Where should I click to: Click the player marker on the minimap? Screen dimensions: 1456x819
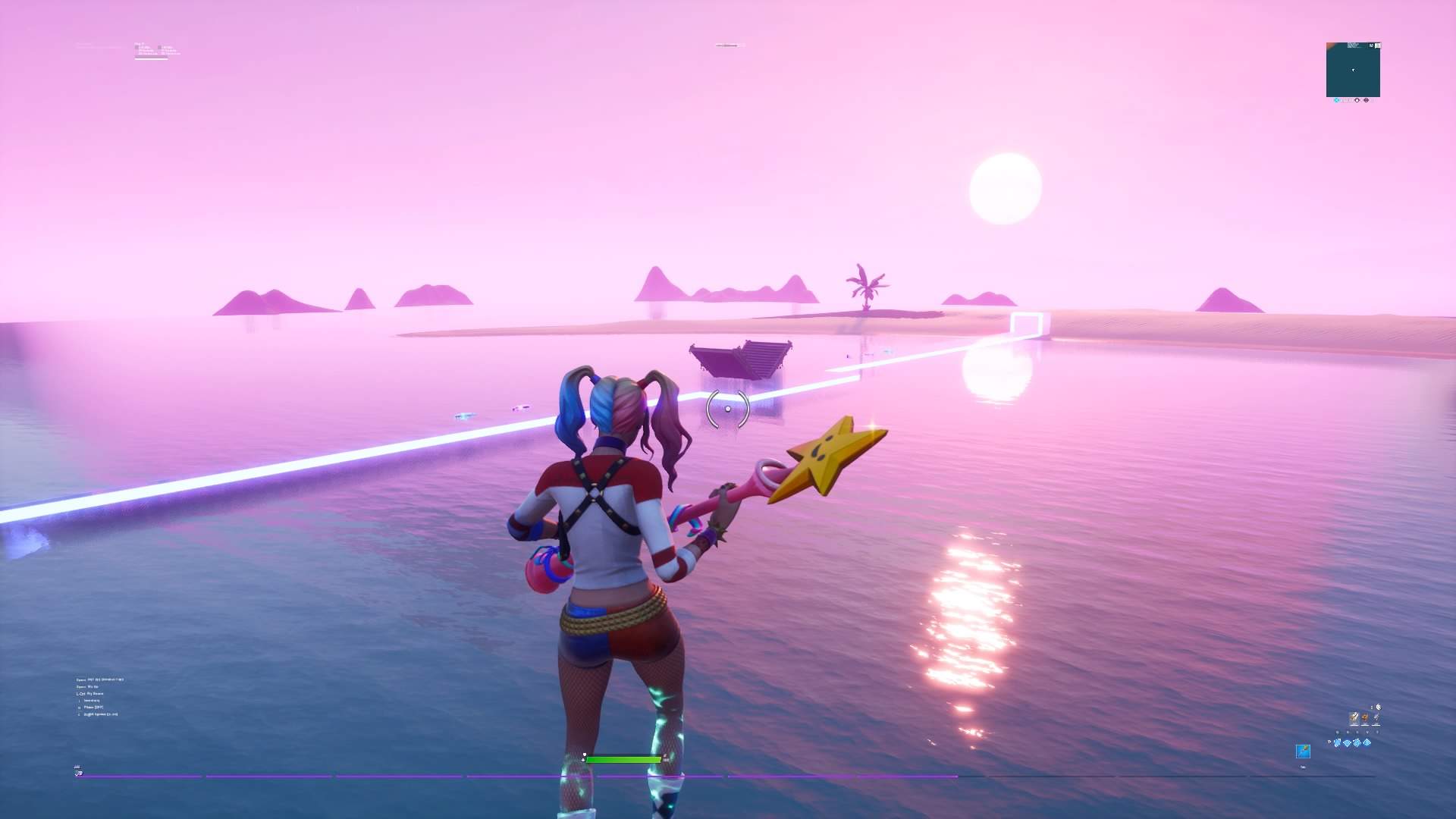[x=1353, y=70]
